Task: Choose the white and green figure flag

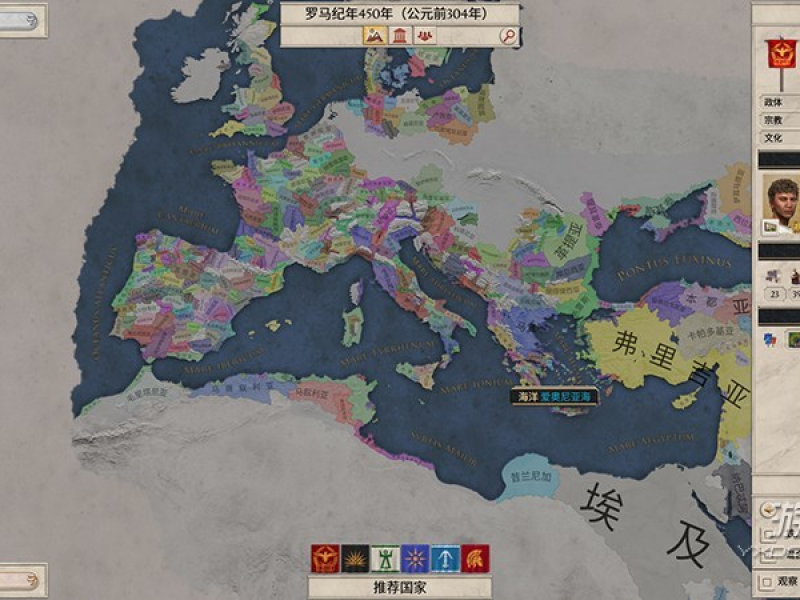Action: coord(385,558)
